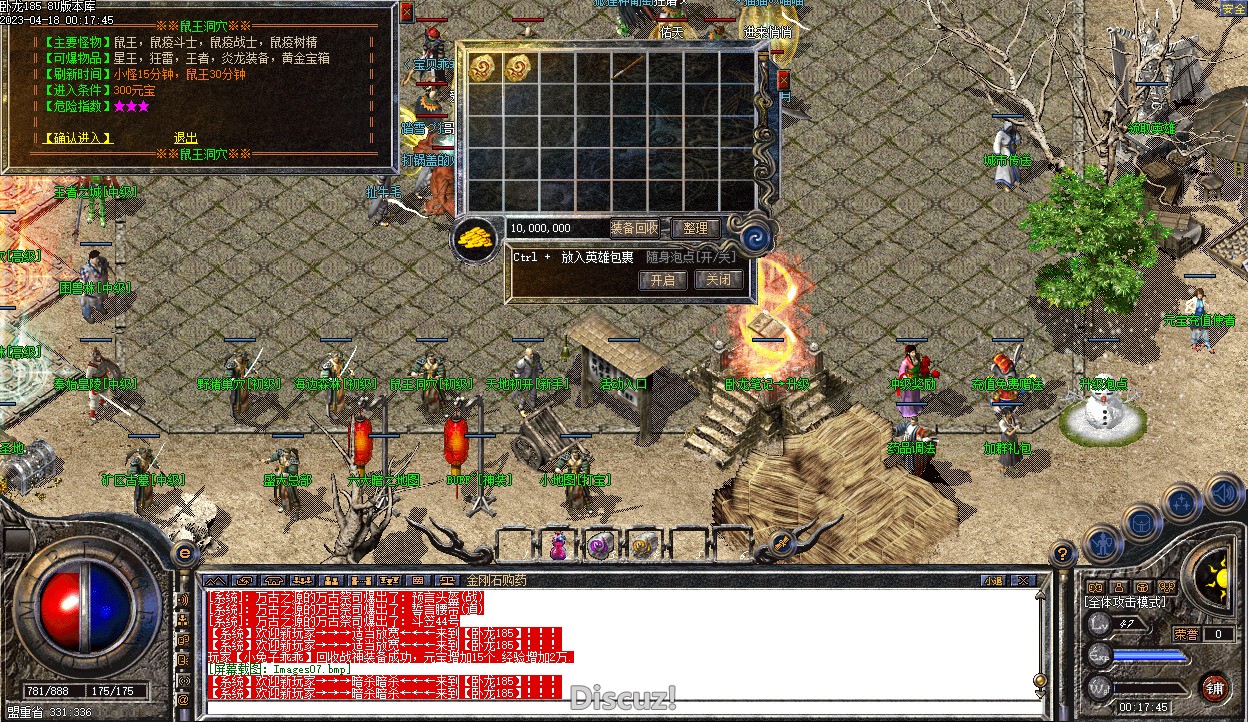
Task: Open the 荣誉 honor button
Action: 1186,634
